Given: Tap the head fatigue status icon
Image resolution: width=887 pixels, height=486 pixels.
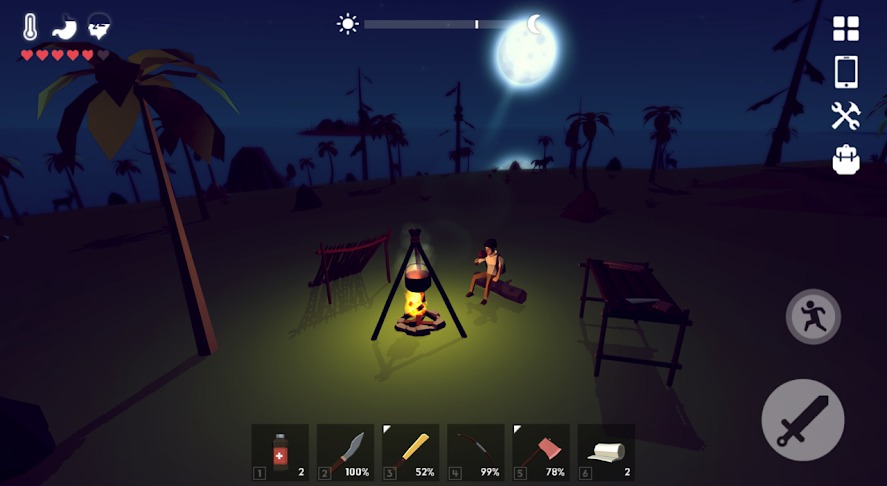Looking at the screenshot, I should [98, 27].
